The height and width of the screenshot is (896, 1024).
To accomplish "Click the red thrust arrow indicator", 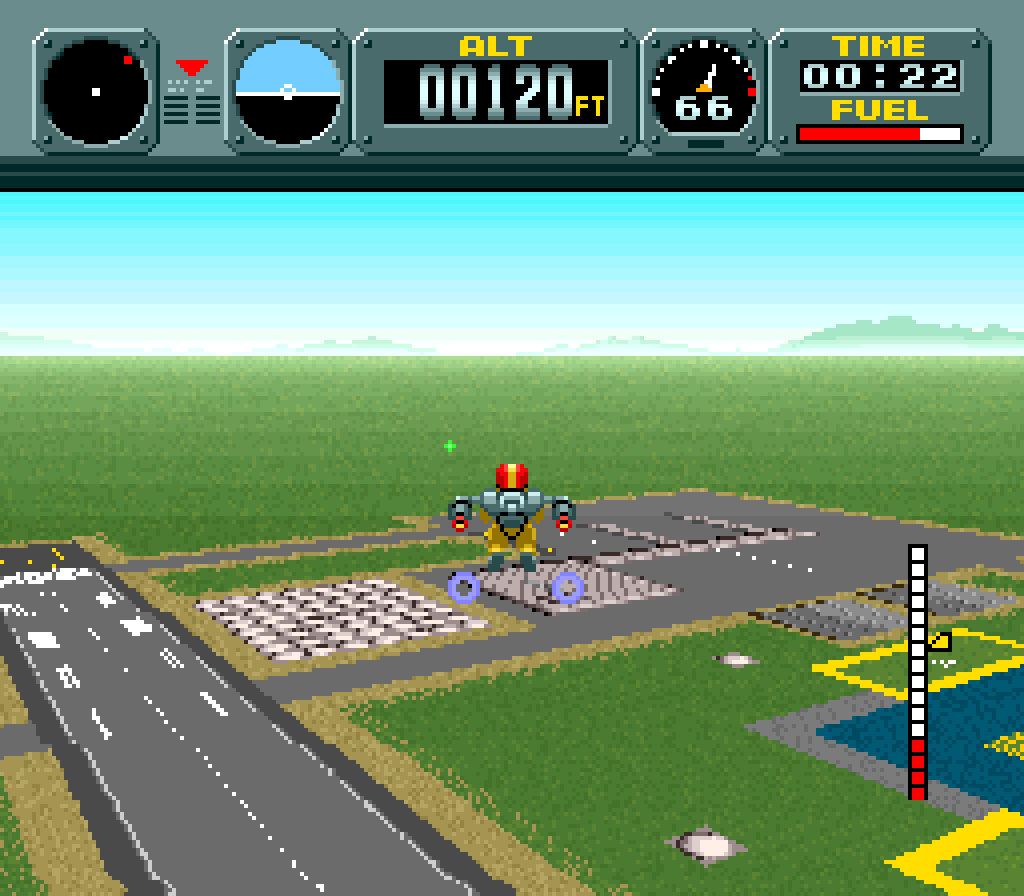I will click(x=192, y=69).
